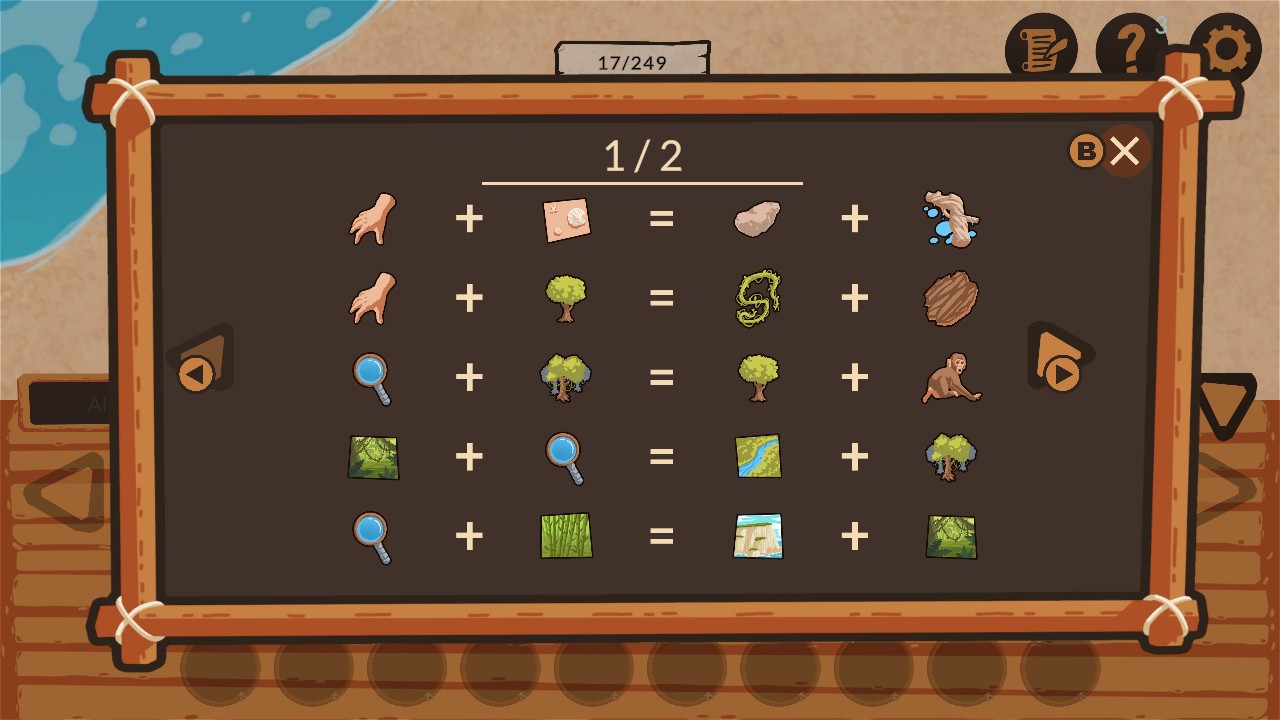
Task: Select the vine result in the second recipe
Action: (757, 298)
